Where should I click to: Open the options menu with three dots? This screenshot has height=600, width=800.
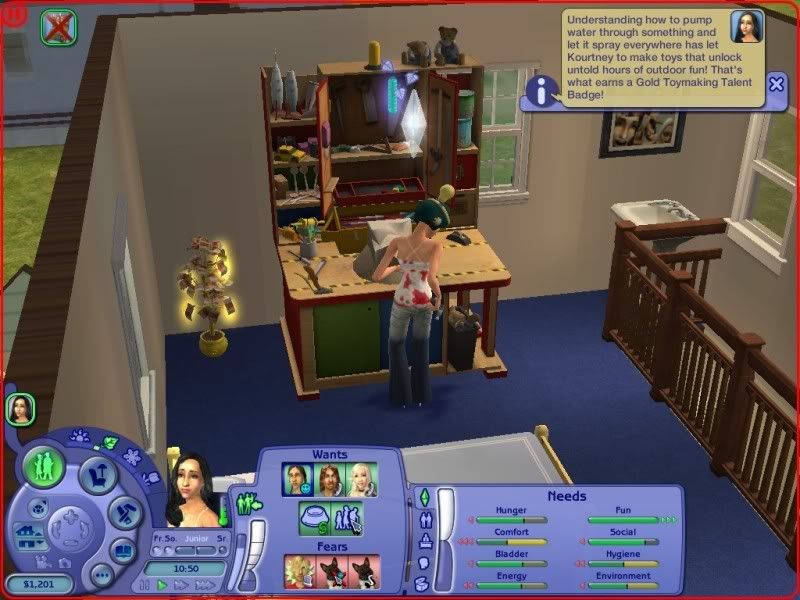(x=100, y=574)
